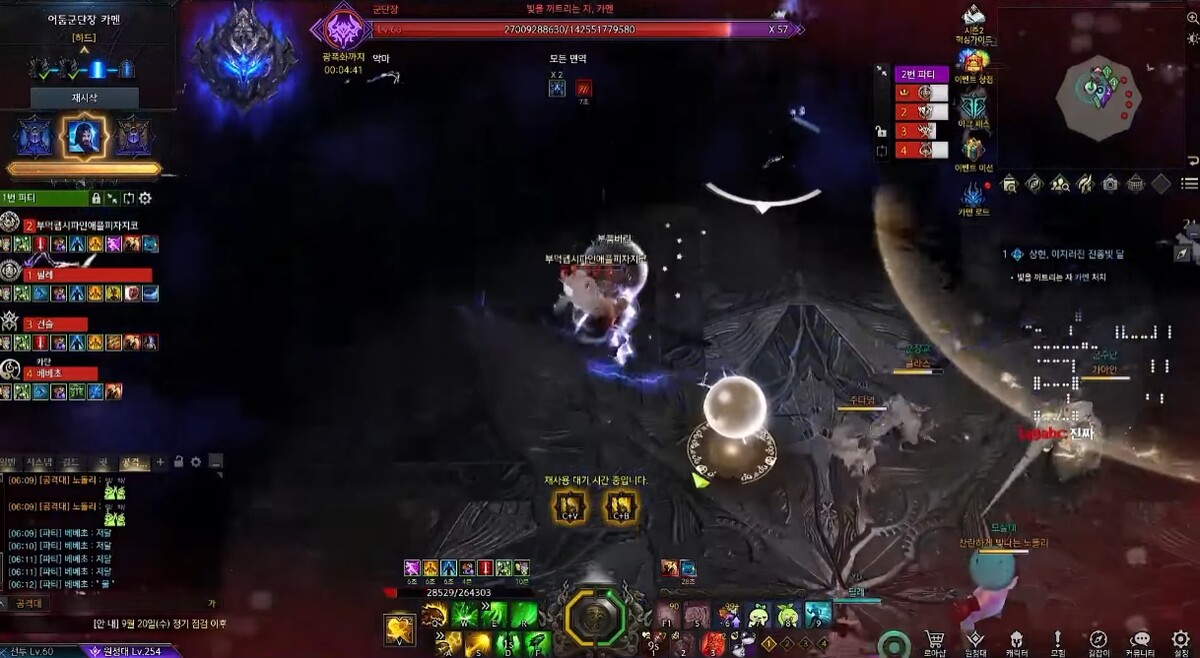The width and height of the screenshot is (1200, 658).
Task: Click the 재시작 restart button
Action: (x=83, y=98)
